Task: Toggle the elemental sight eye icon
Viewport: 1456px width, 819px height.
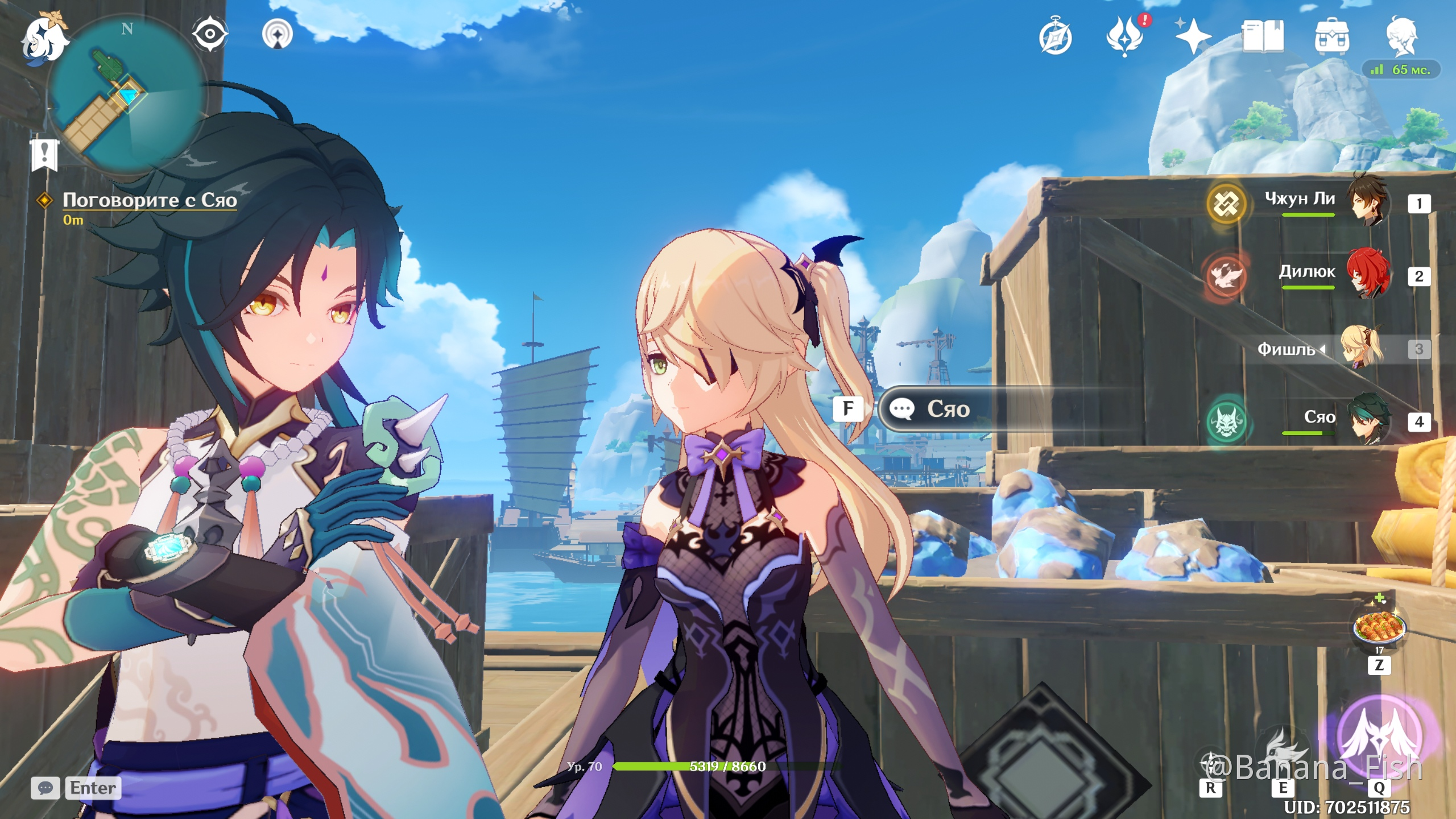Action: pyautogui.click(x=210, y=34)
